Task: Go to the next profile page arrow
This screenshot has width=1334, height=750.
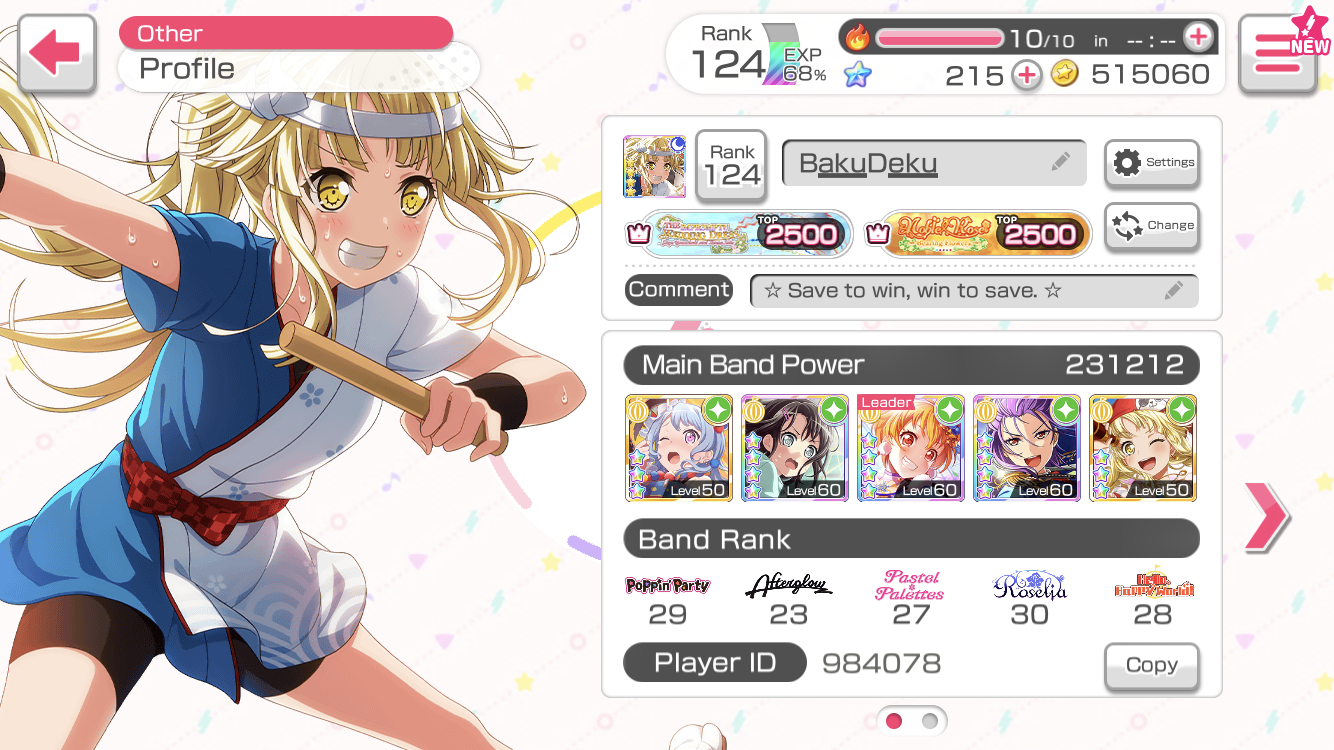Action: point(1266,516)
